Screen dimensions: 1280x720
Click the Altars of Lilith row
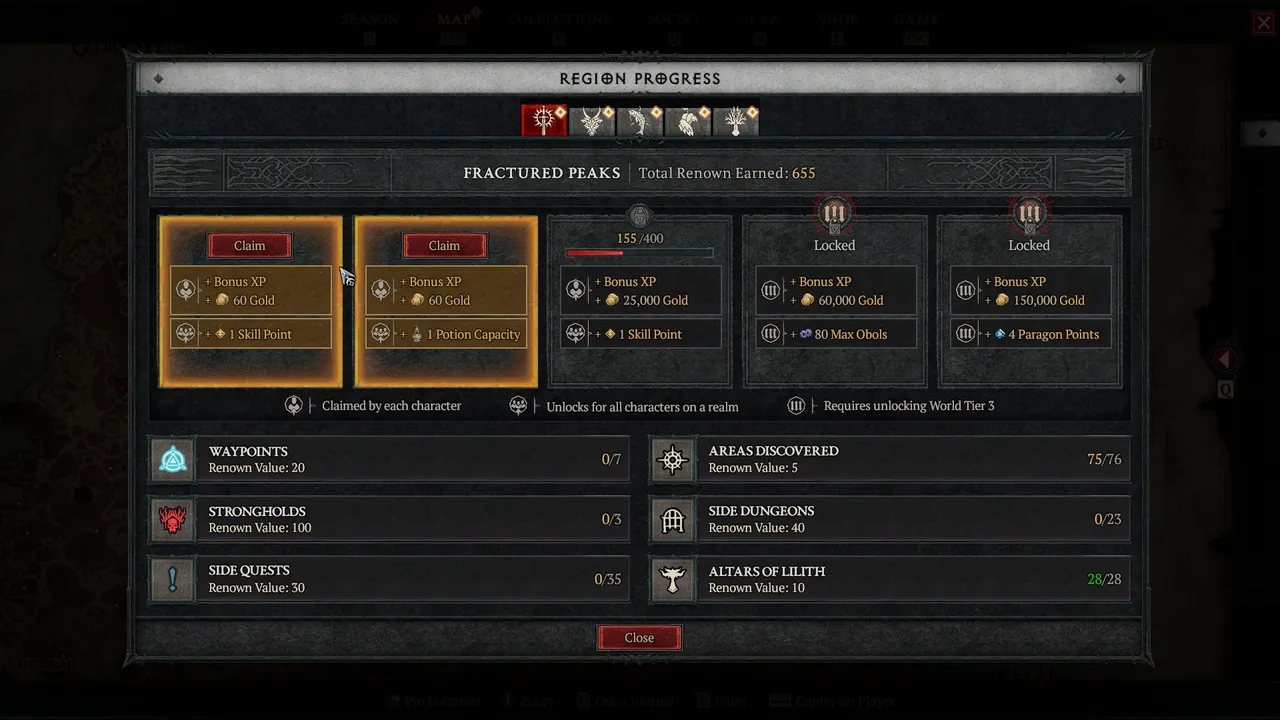pyautogui.click(x=889, y=579)
